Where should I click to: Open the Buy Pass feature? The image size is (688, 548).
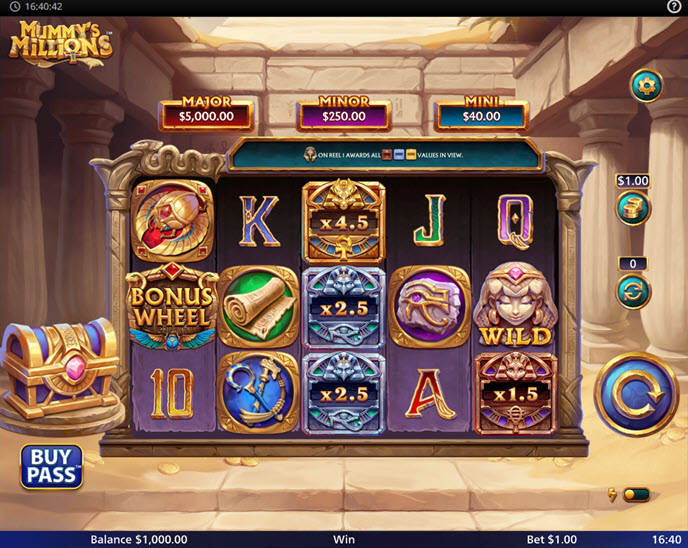(52, 466)
